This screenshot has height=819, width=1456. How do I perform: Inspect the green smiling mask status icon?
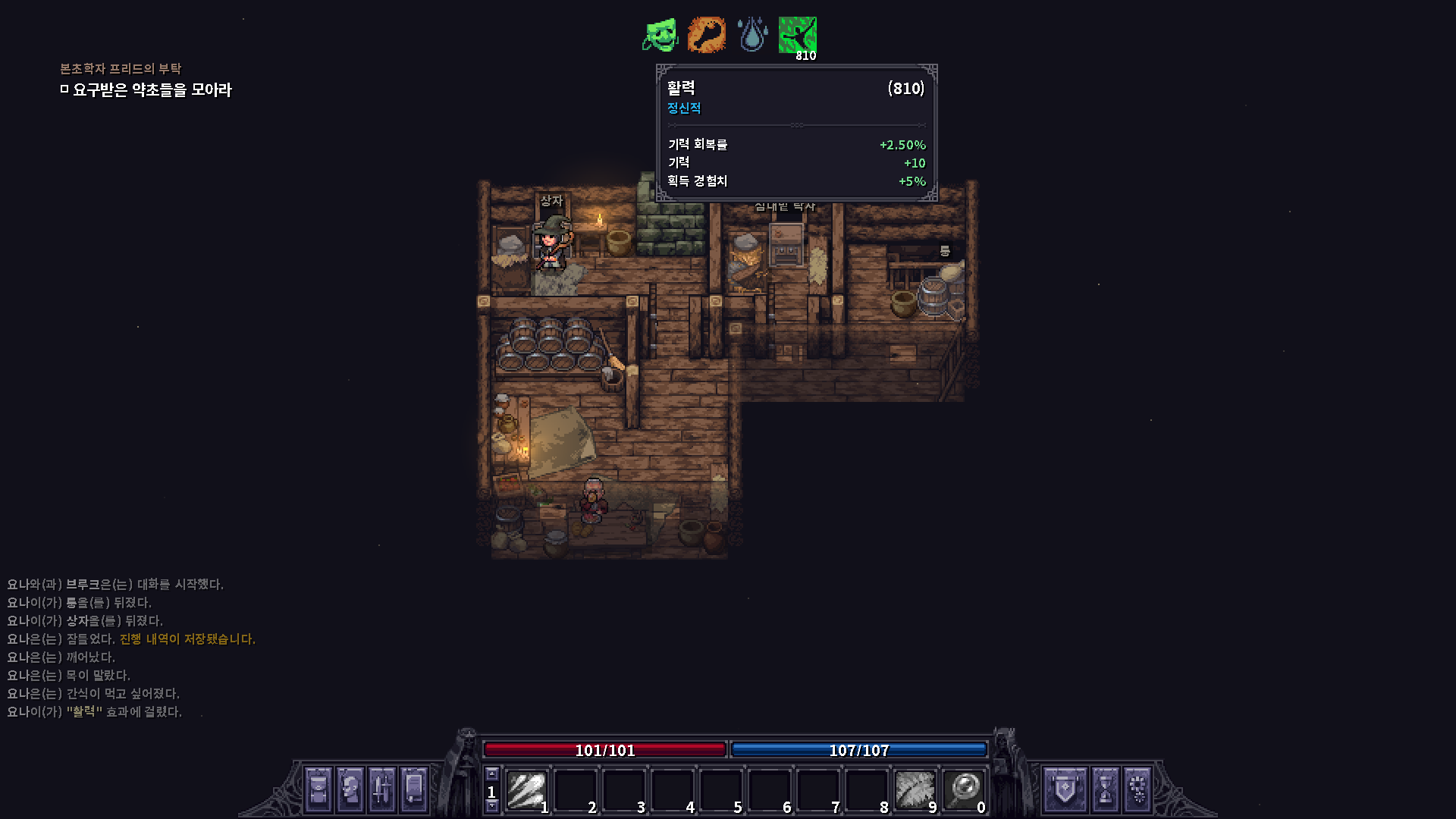click(661, 35)
